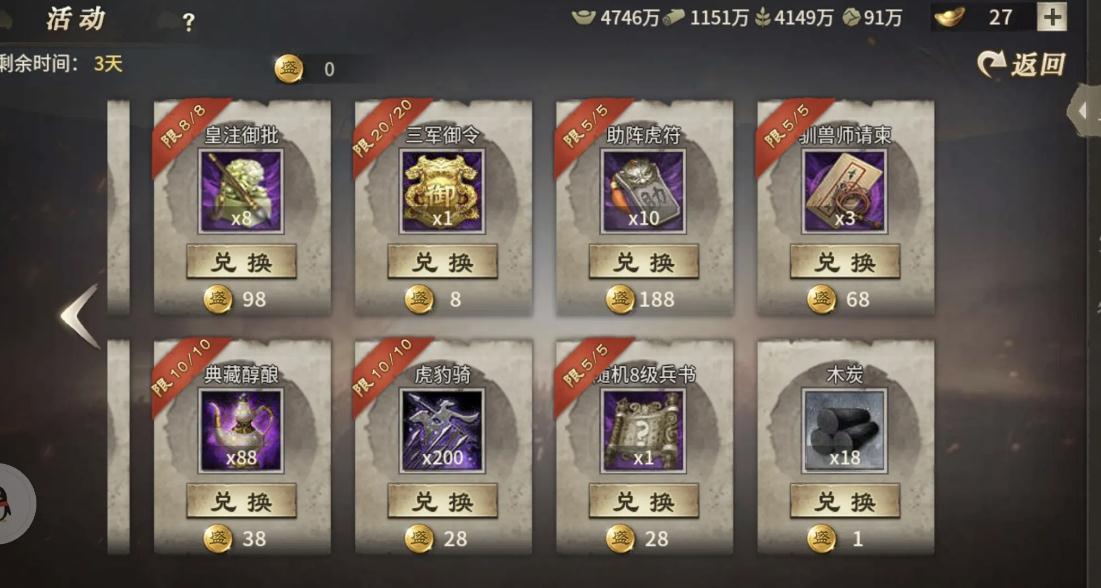The width and height of the screenshot is (1101, 588).
Task: Go to previous page with left arrow
Action: pos(78,316)
